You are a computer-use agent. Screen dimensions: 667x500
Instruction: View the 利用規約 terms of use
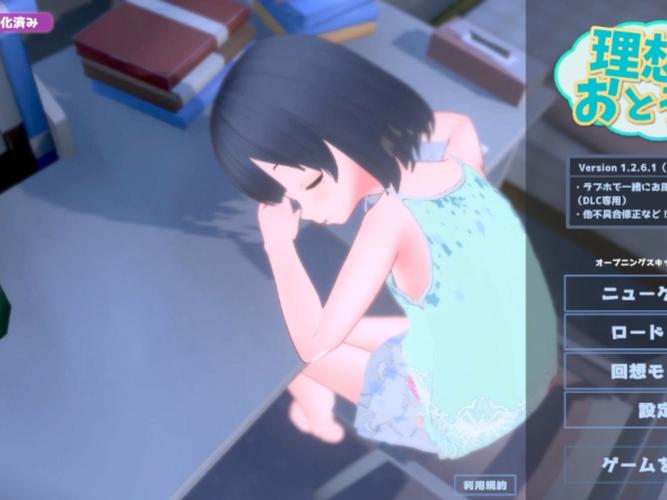(487, 485)
